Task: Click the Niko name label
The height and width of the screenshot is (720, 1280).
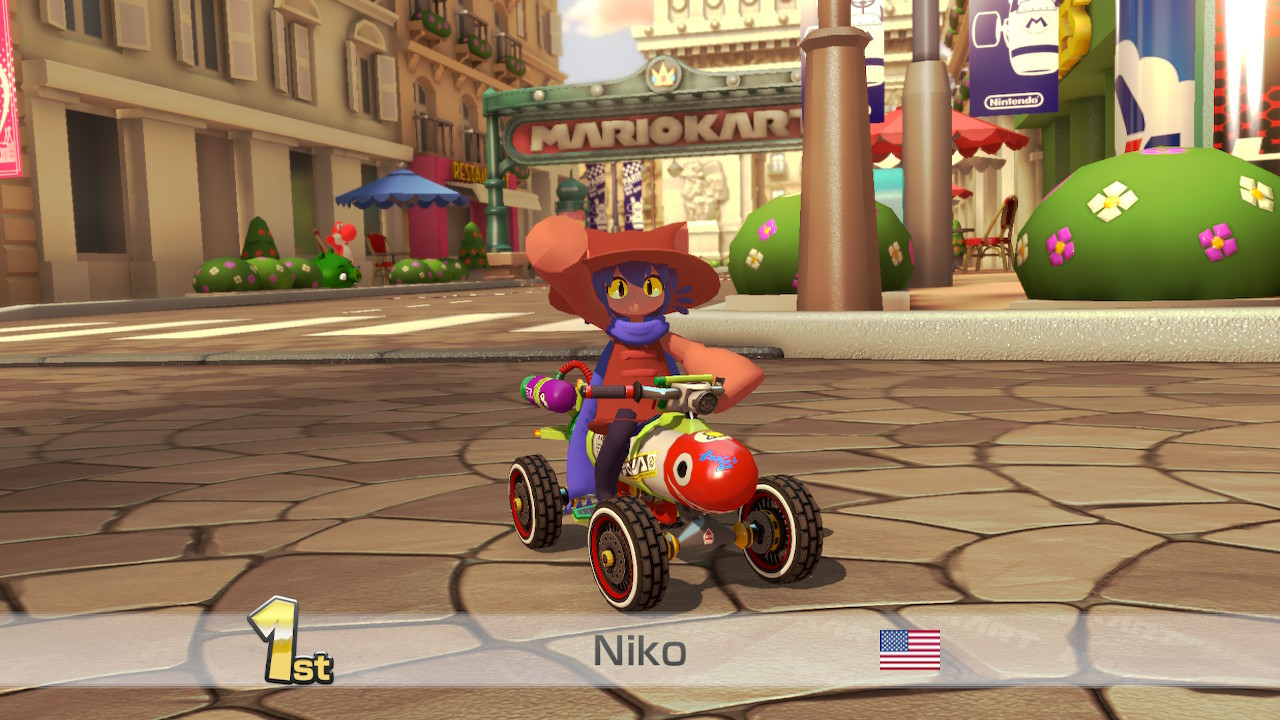Action: (637, 649)
